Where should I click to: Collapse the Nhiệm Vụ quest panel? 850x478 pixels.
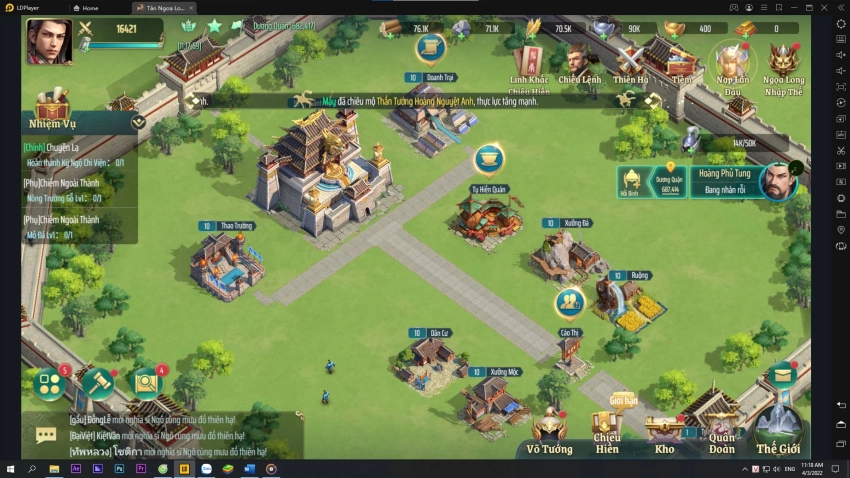coord(138,122)
